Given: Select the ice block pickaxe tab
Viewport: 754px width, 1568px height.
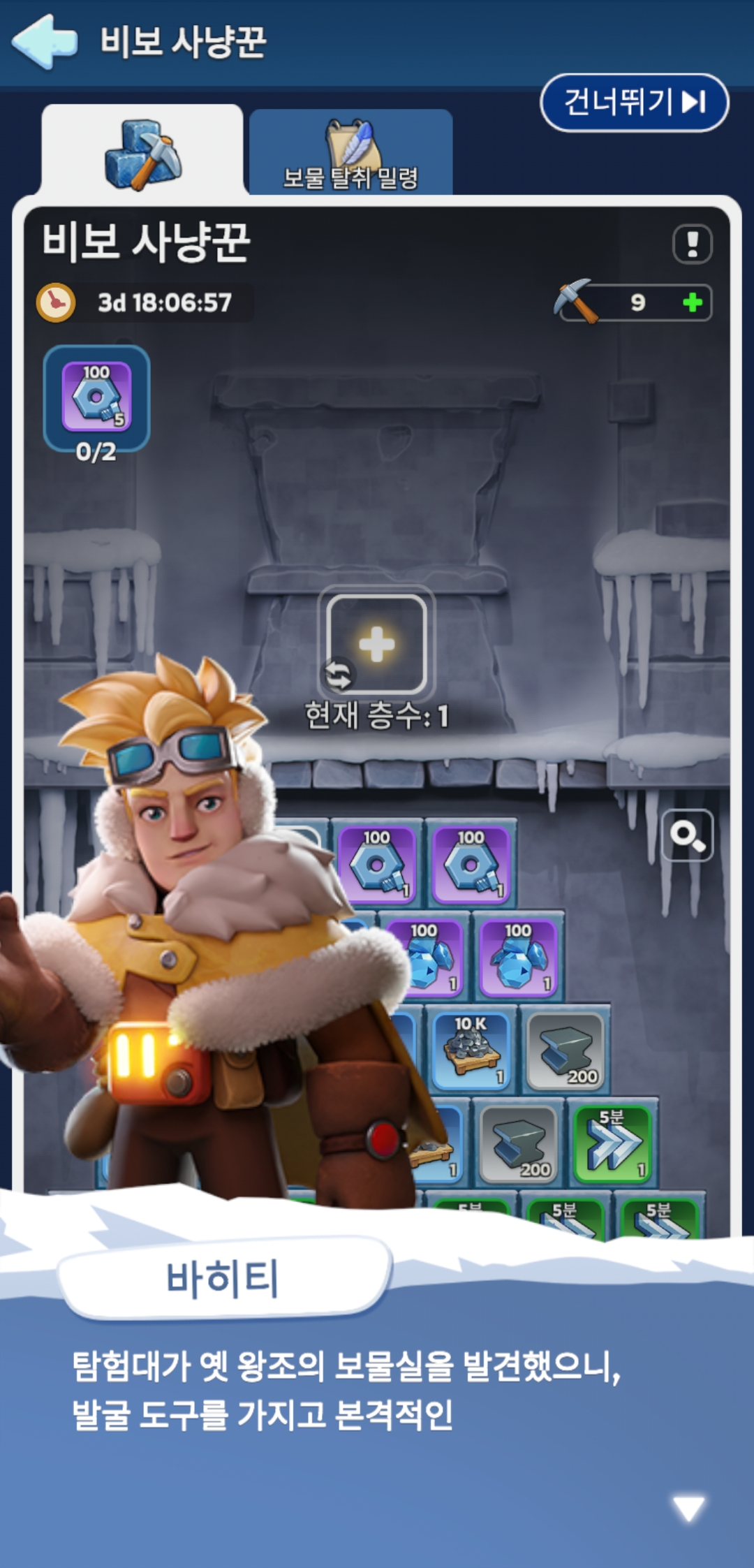Looking at the screenshot, I should point(142,153).
